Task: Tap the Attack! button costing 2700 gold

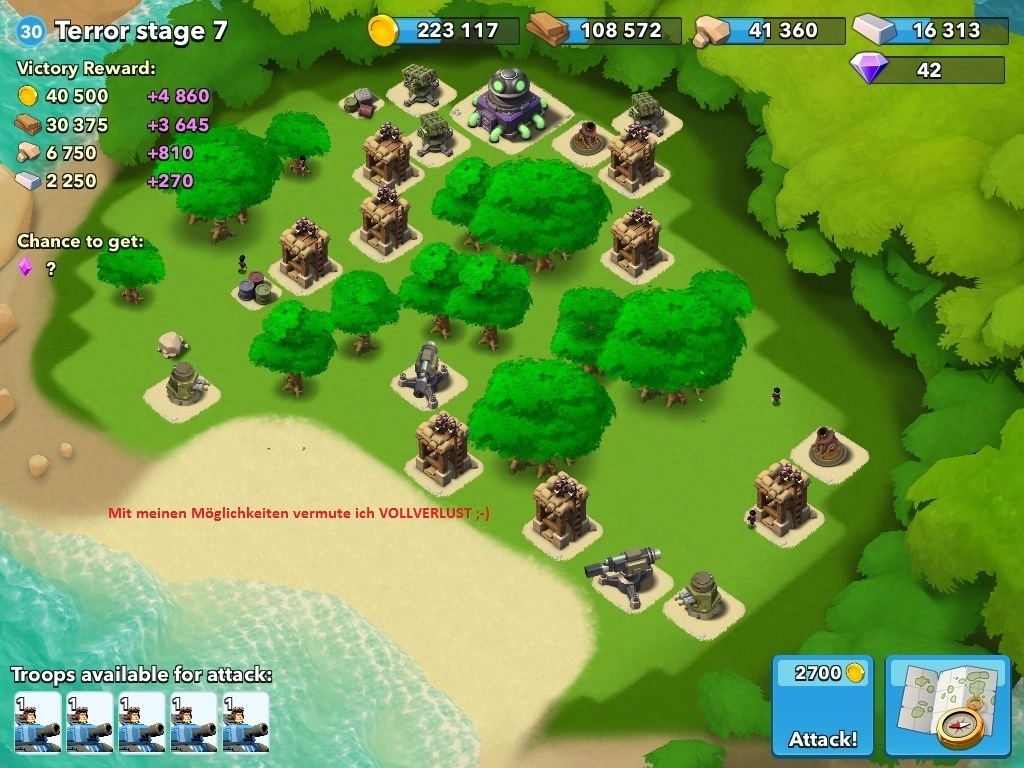Action: click(822, 706)
